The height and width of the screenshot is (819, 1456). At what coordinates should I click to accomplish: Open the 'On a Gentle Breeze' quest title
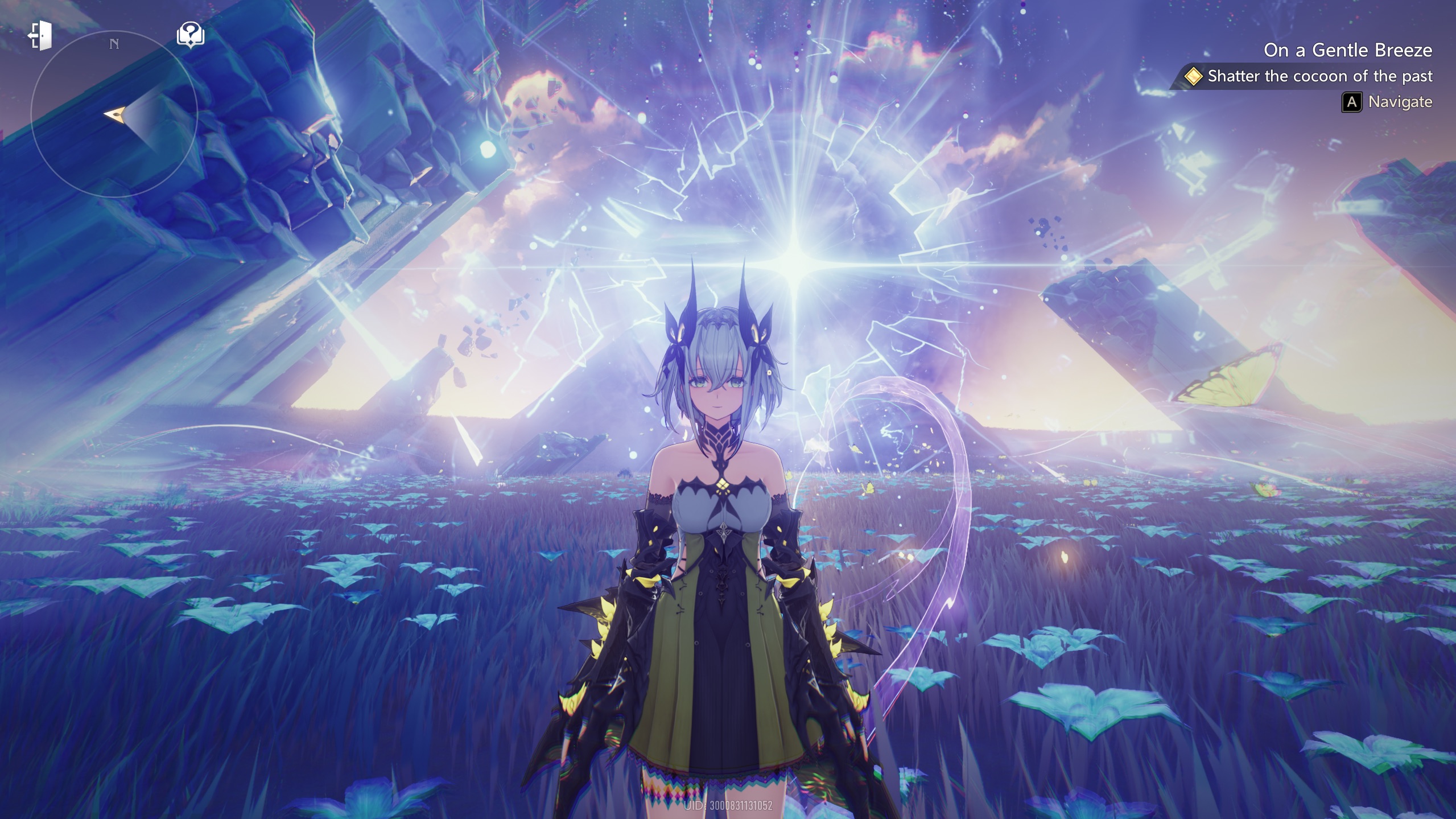(x=1347, y=50)
